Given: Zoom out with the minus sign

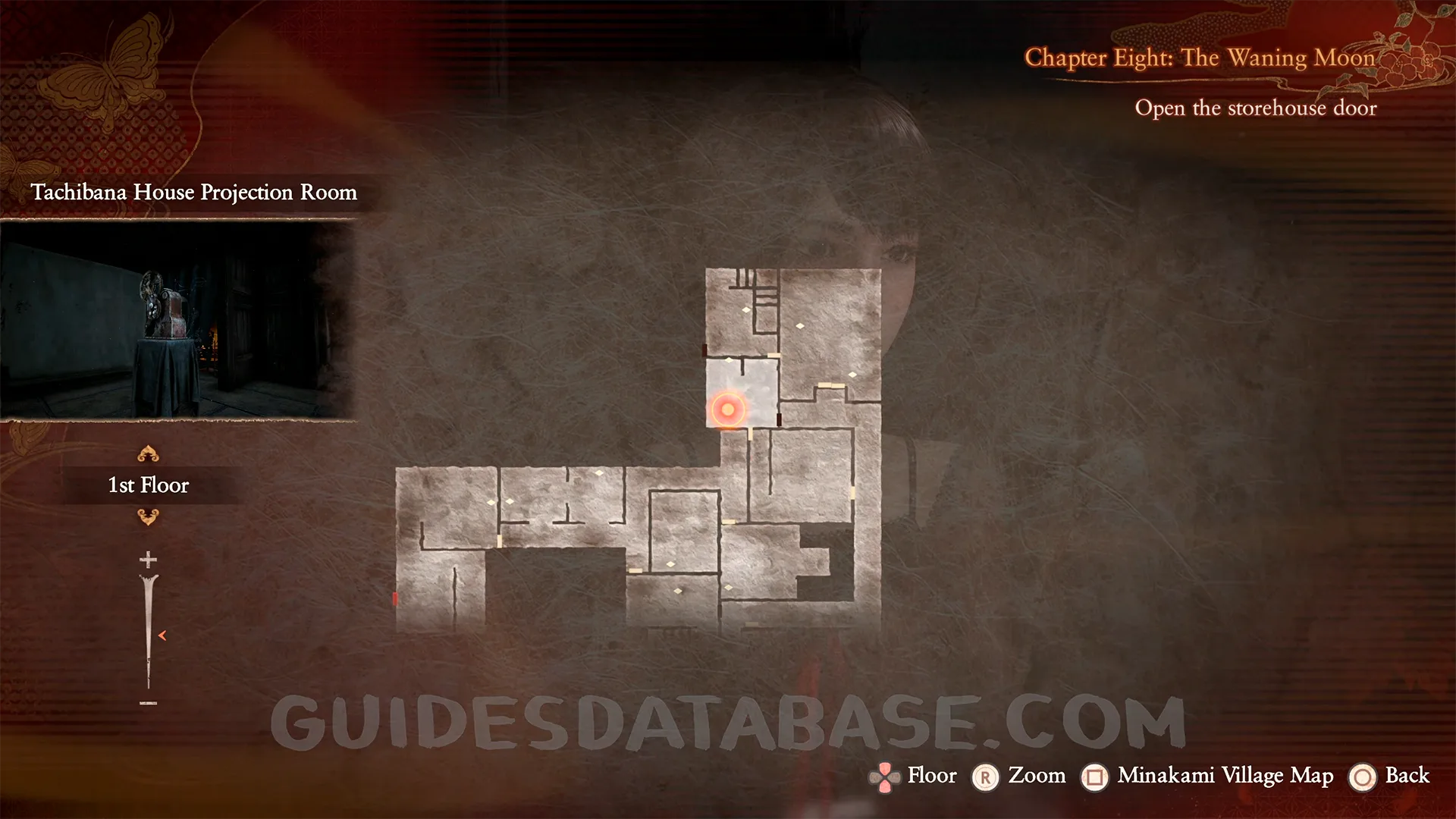Looking at the screenshot, I should (x=148, y=704).
